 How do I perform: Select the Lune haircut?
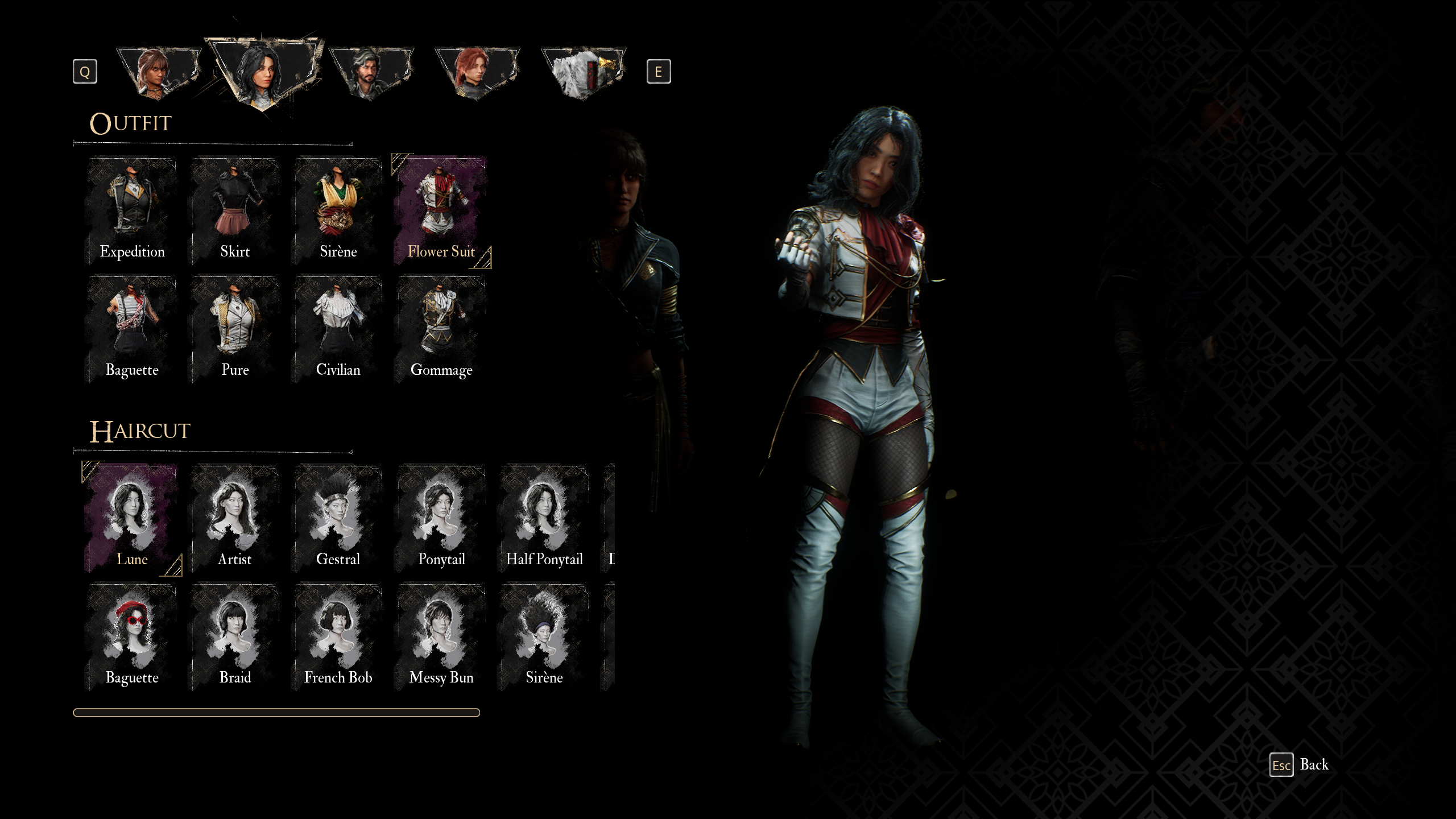click(x=132, y=519)
